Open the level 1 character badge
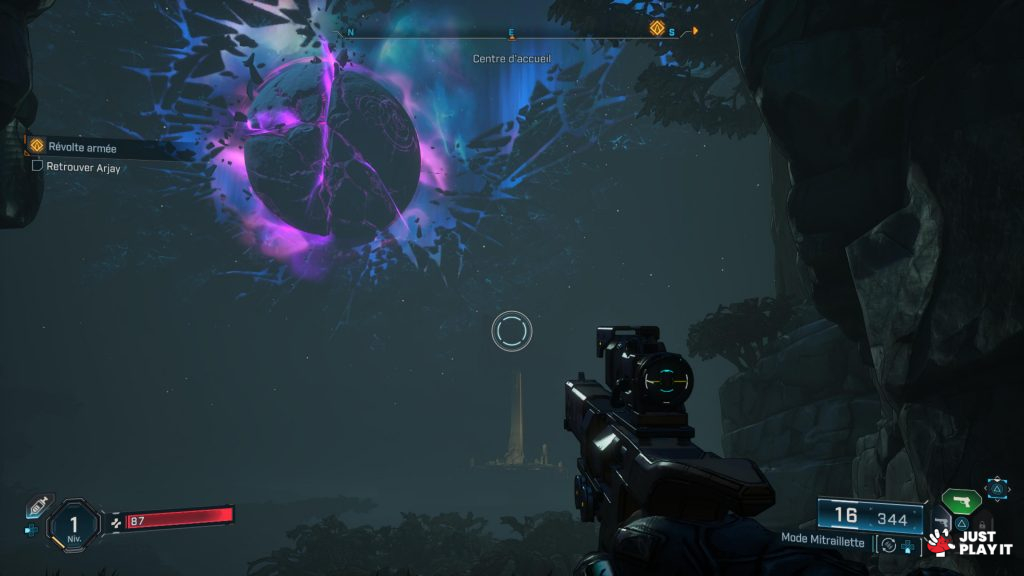The height and width of the screenshot is (576, 1024). click(x=73, y=523)
